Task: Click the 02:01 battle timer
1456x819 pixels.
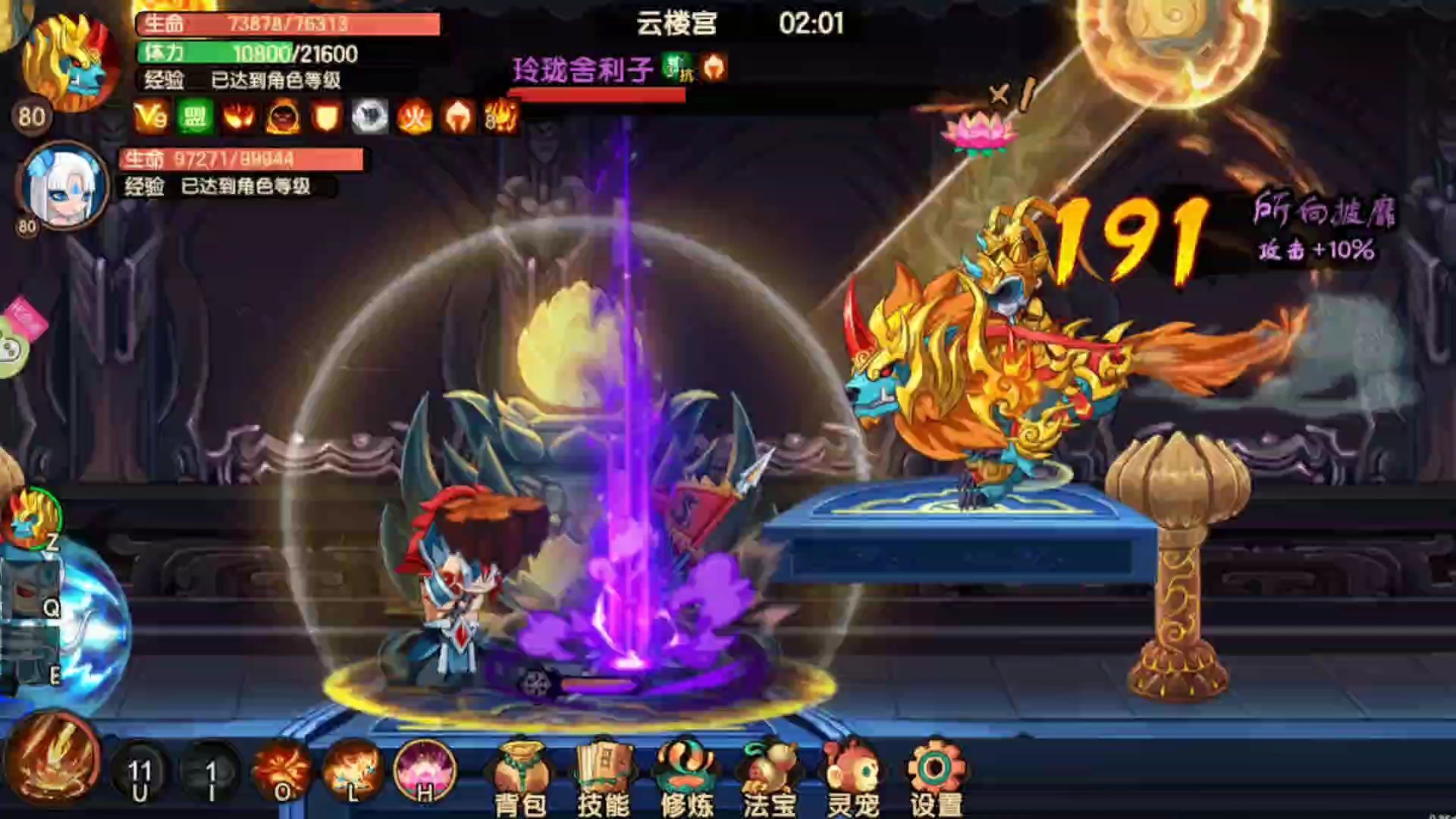Action: [810, 24]
